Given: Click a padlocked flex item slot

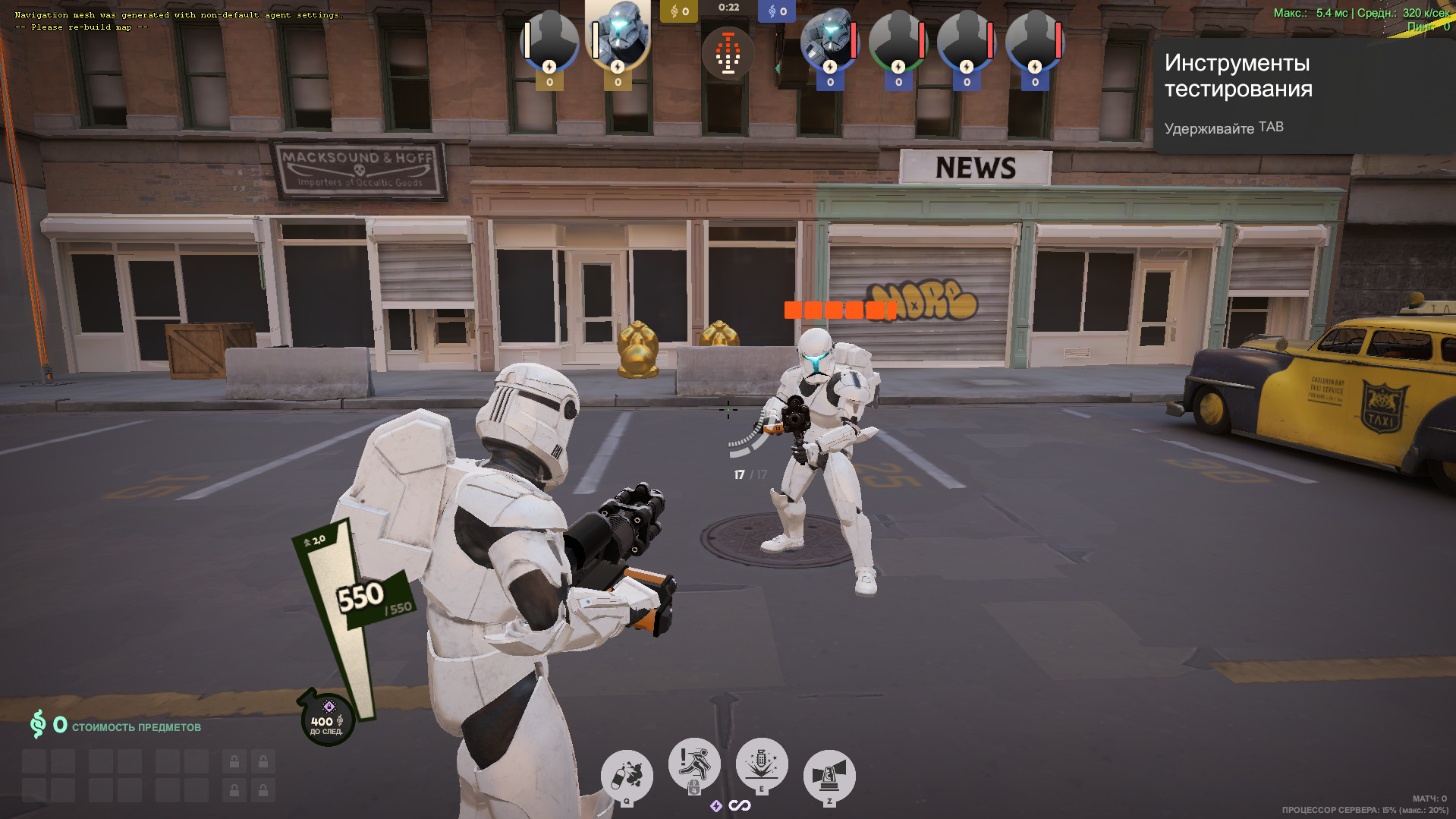Looking at the screenshot, I should (x=234, y=761).
